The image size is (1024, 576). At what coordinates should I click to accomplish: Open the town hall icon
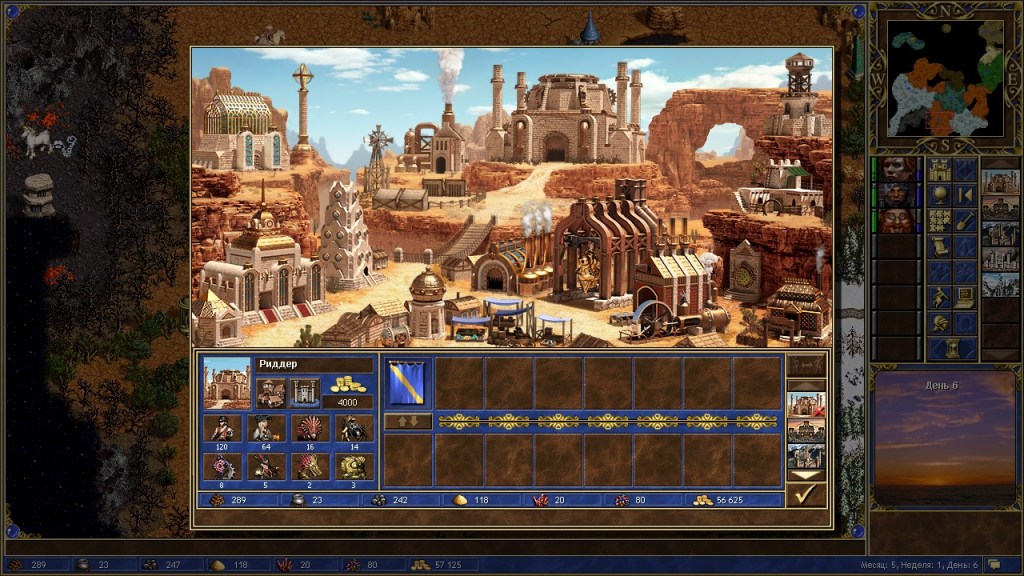tap(270, 392)
